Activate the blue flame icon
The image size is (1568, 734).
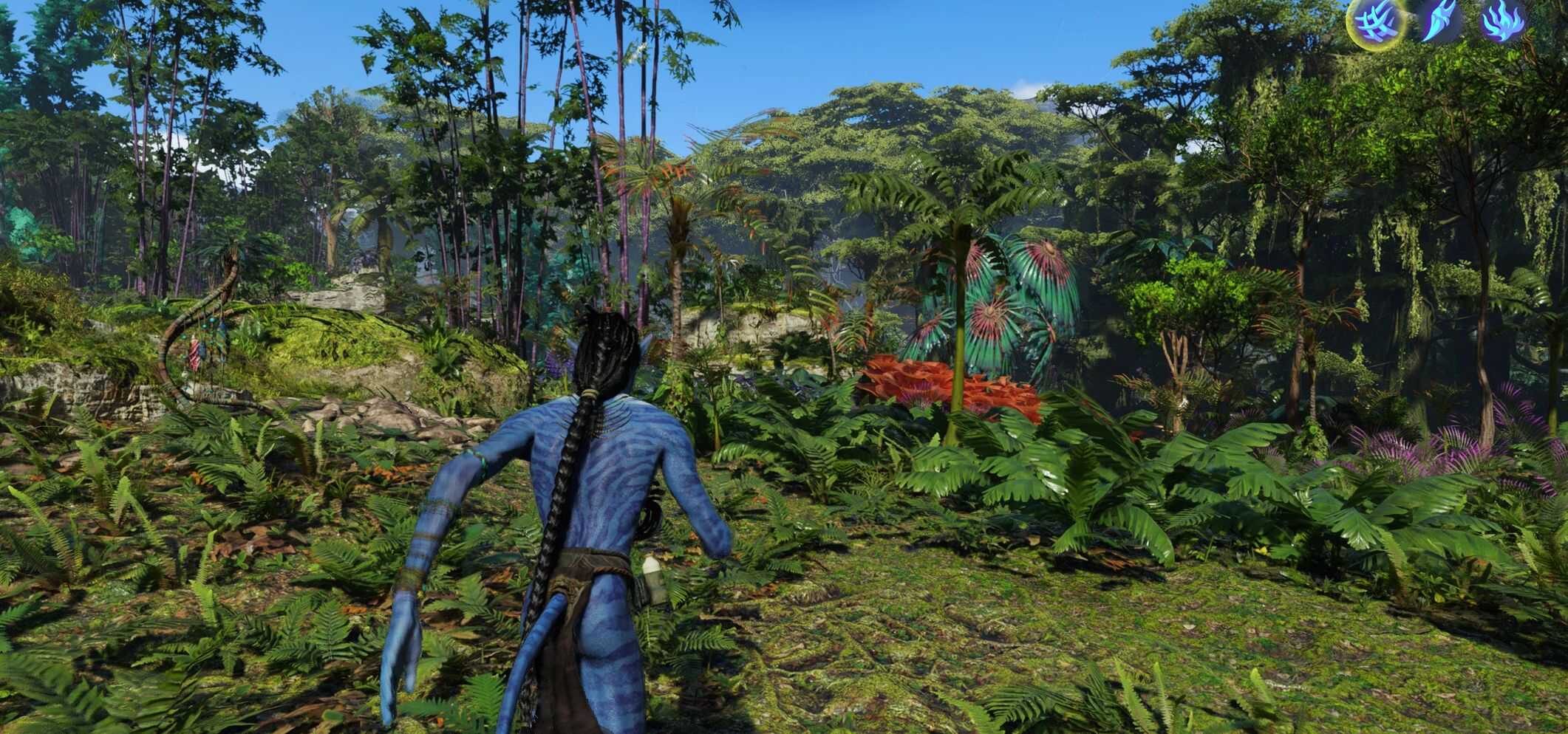coord(1502,21)
